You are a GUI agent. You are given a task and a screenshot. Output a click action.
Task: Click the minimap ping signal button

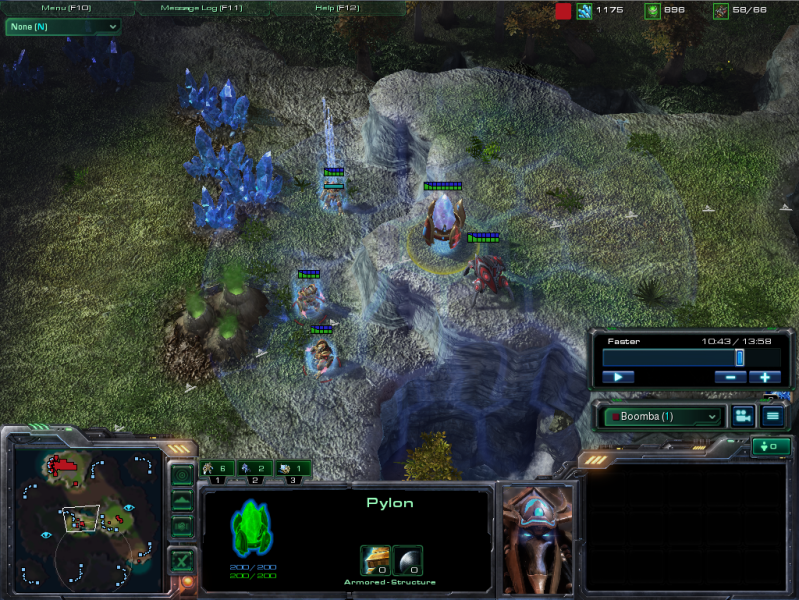click(182, 475)
